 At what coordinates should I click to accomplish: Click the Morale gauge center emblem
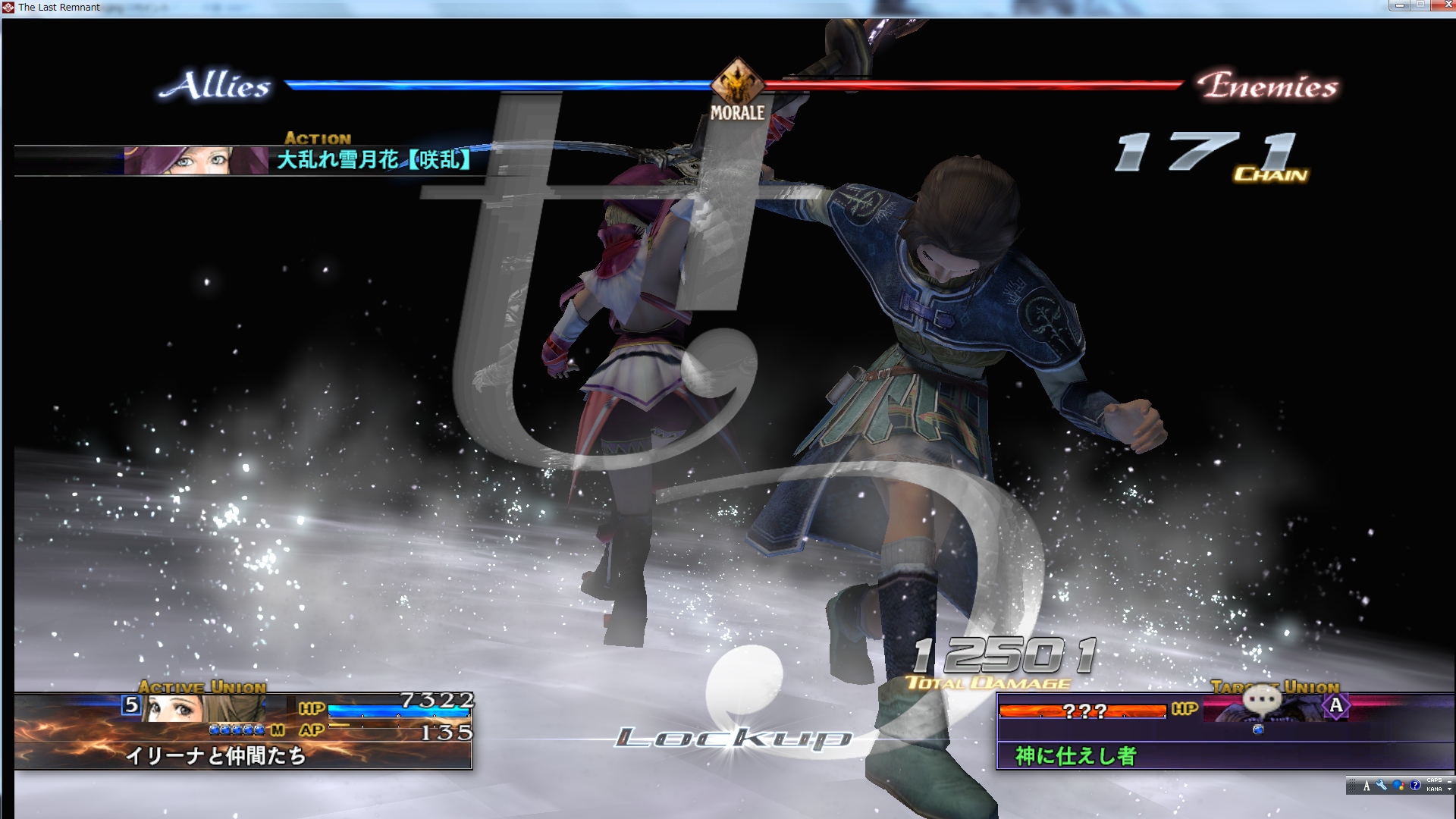point(737,83)
